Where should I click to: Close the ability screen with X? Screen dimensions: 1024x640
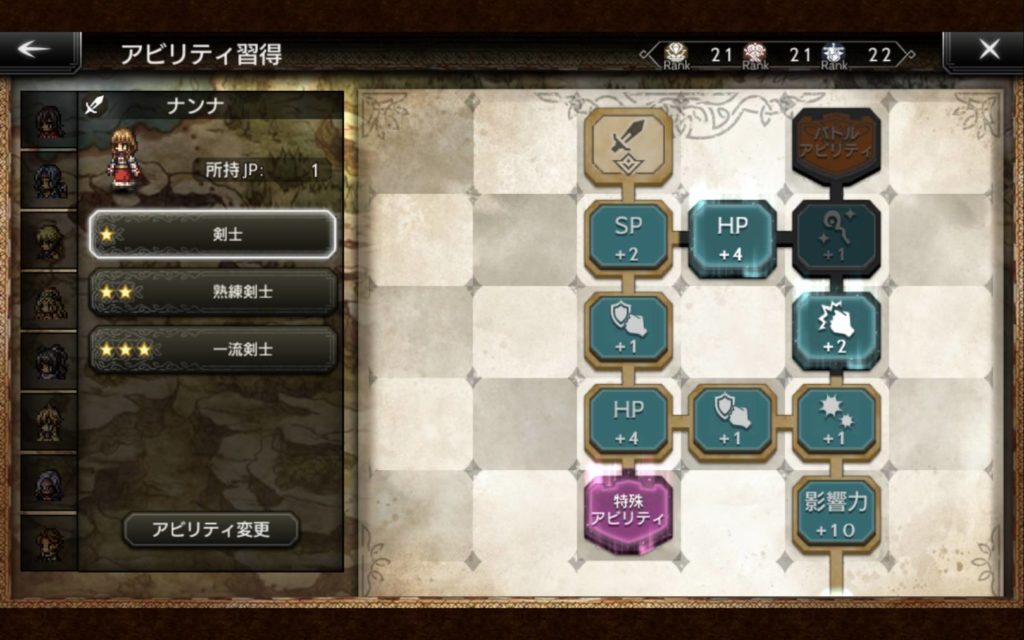tap(988, 51)
